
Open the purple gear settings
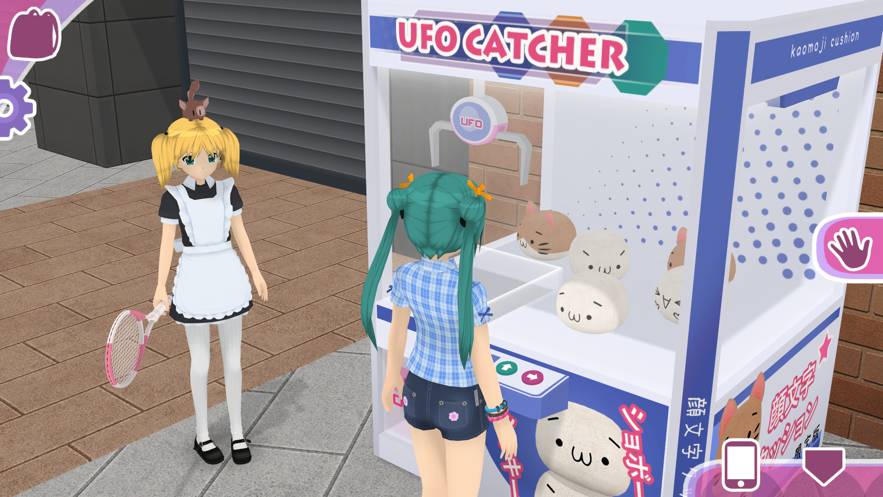coord(12,108)
